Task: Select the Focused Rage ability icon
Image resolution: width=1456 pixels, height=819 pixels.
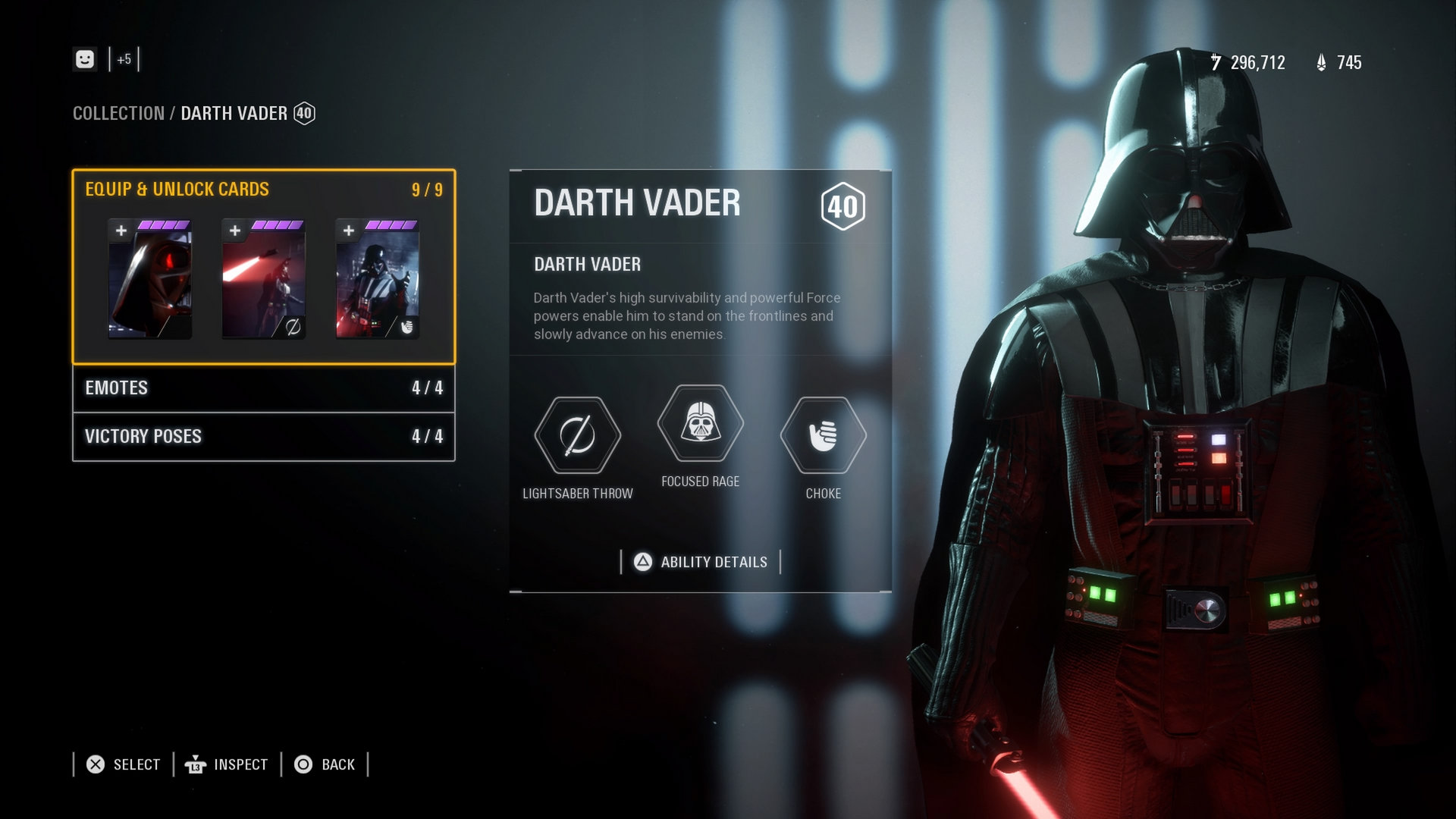Action: [700, 423]
